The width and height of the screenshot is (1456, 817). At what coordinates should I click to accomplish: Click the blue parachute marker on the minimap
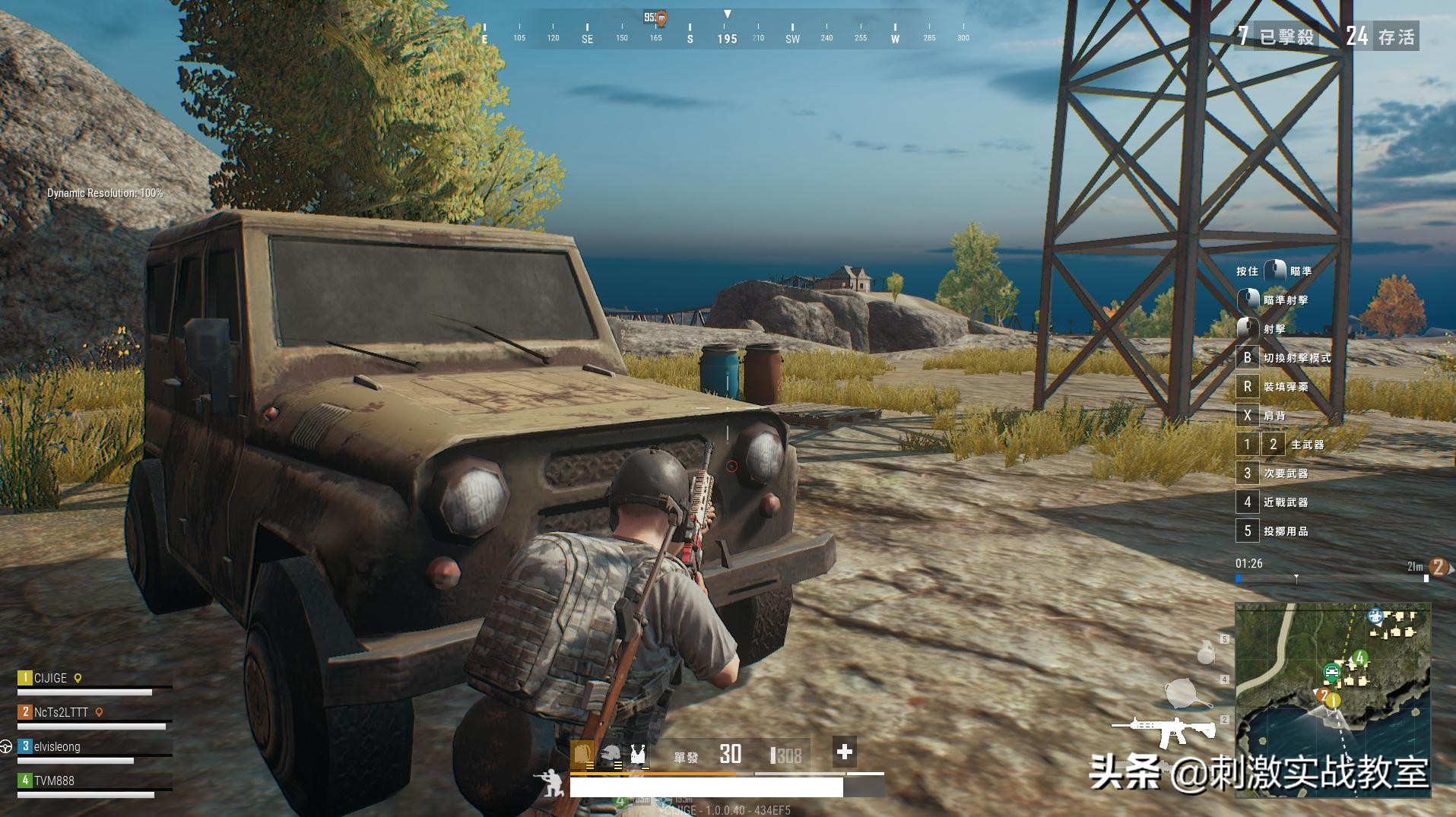[1375, 616]
